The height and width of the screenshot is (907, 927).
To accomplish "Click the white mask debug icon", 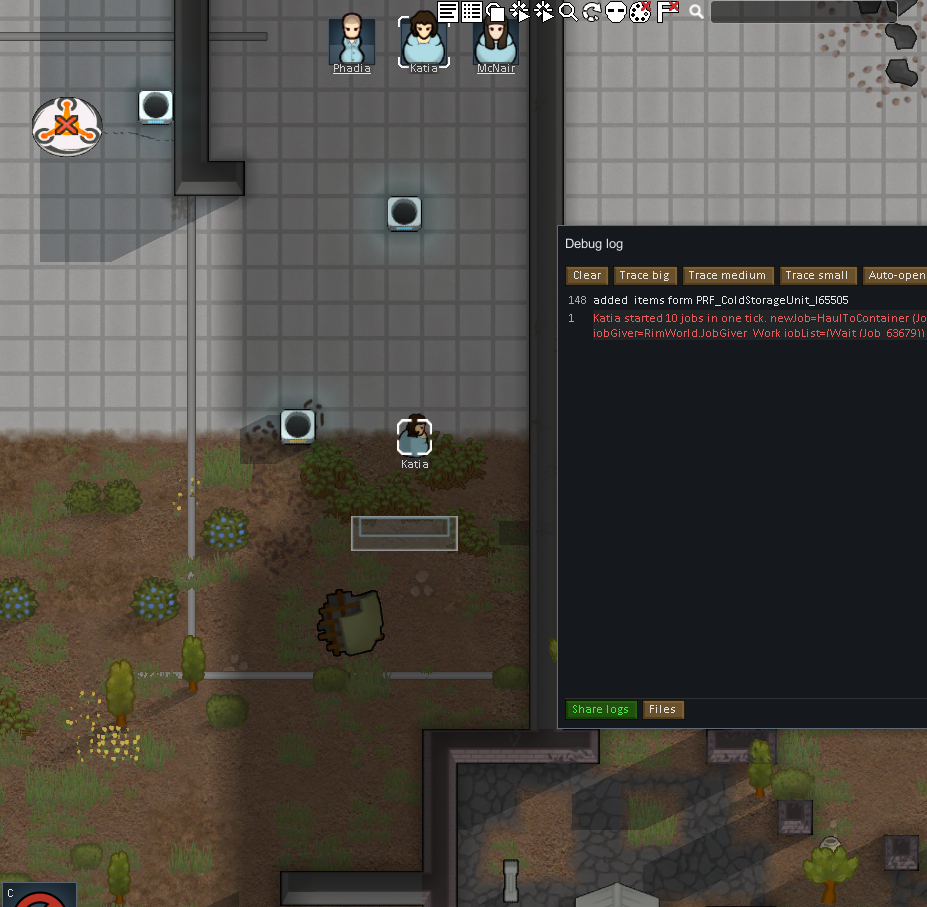I will coord(615,12).
